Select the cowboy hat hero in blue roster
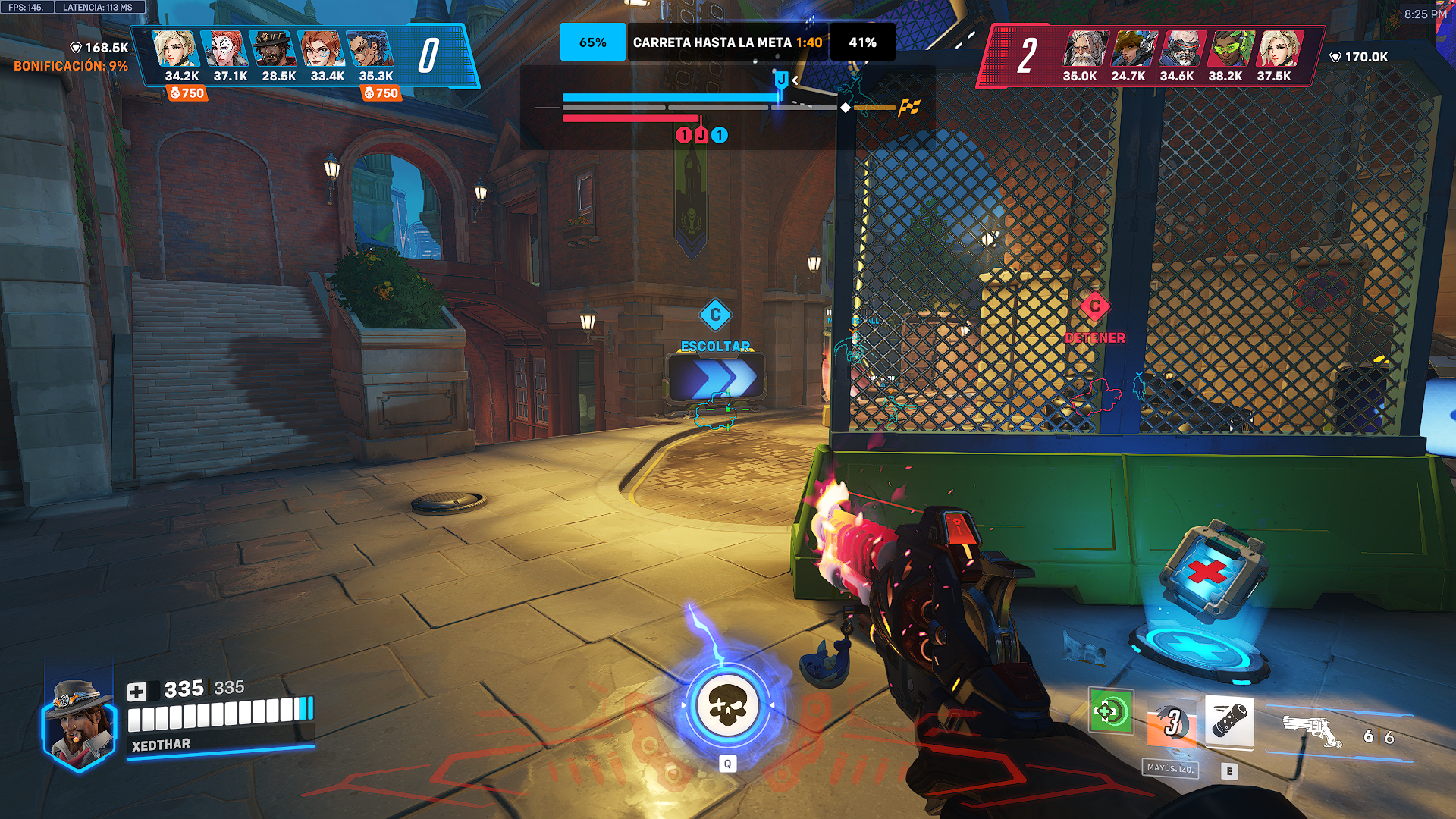 click(272, 50)
